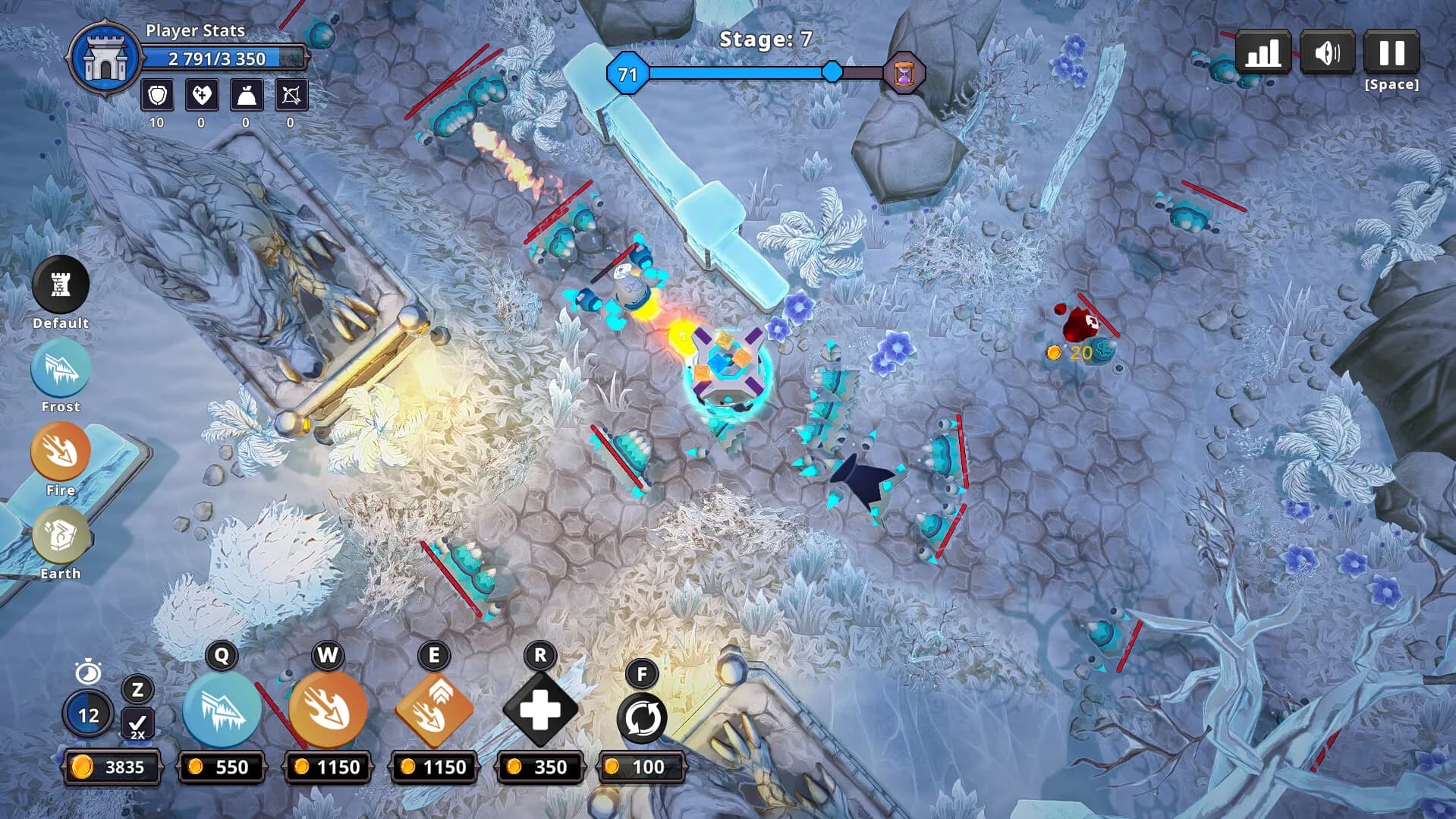Screen dimensions: 1456x819
Task: Click the money bag stat icon
Action: click(x=246, y=96)
